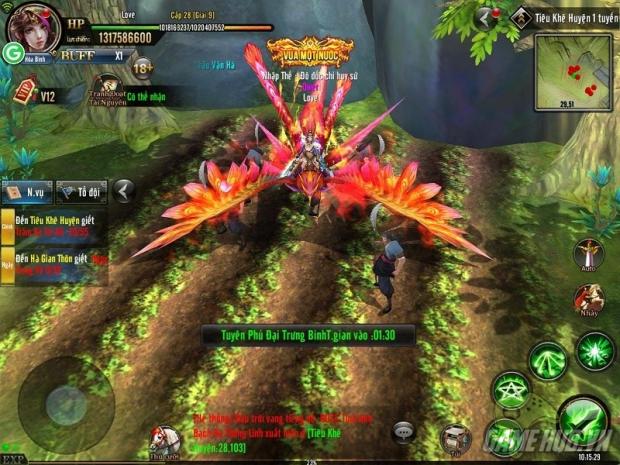Open the bag icon near the skills
The image size is (620, 465).
[x=456, y=438]
